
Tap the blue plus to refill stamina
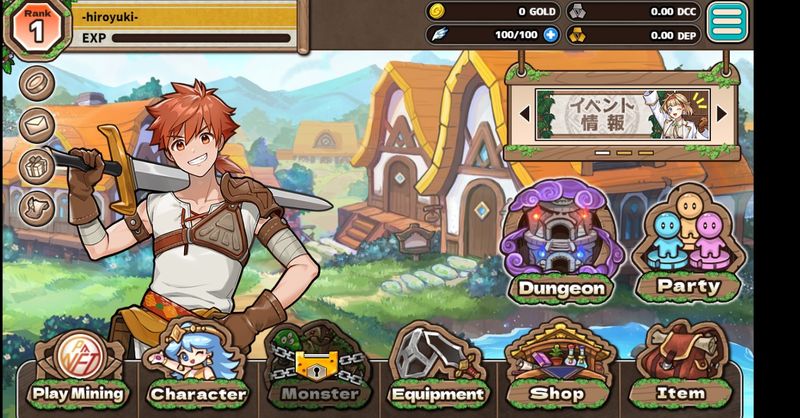[x=551, y=35]
